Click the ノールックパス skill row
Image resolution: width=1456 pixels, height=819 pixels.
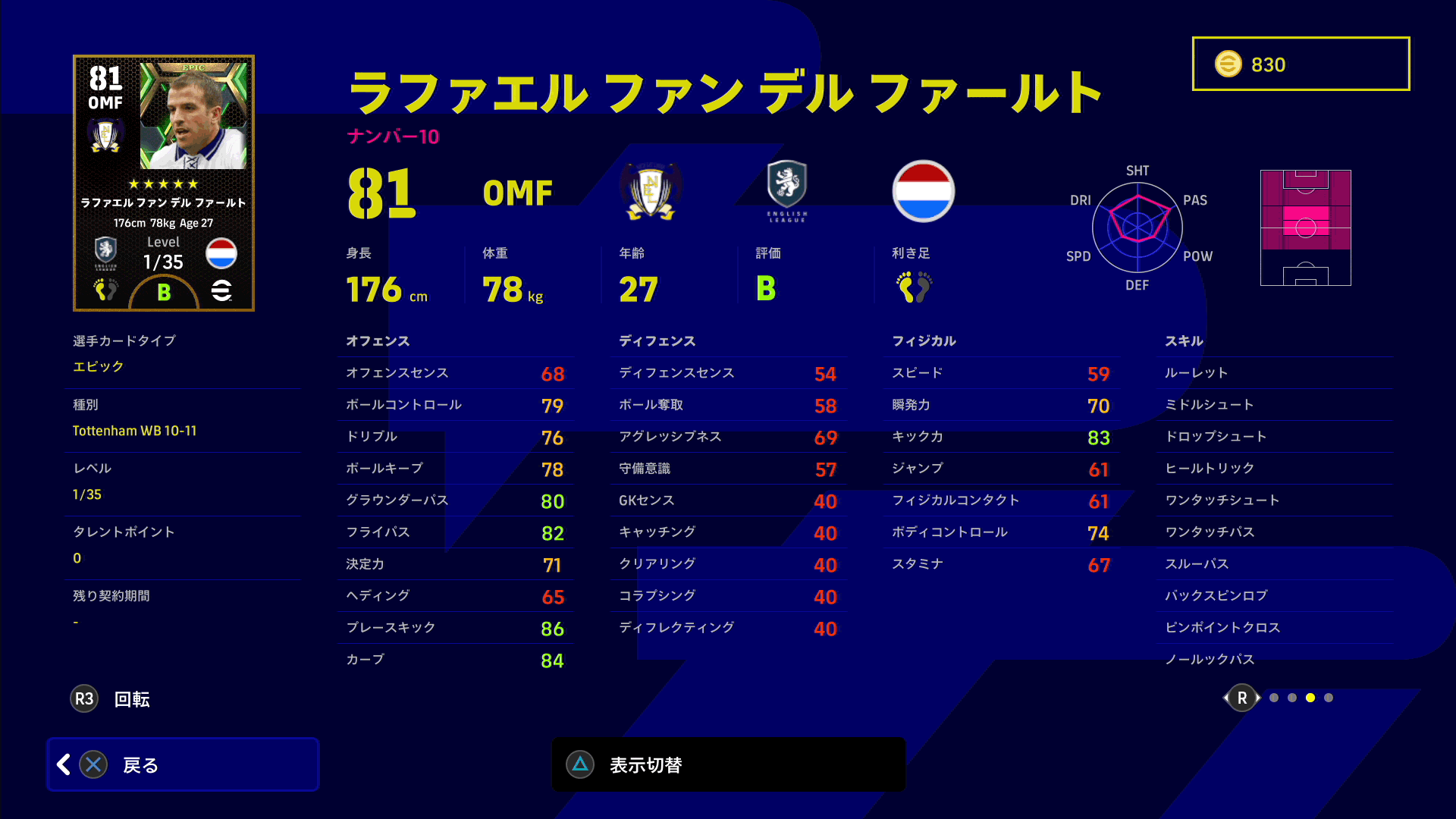[x=1278, y=660]
